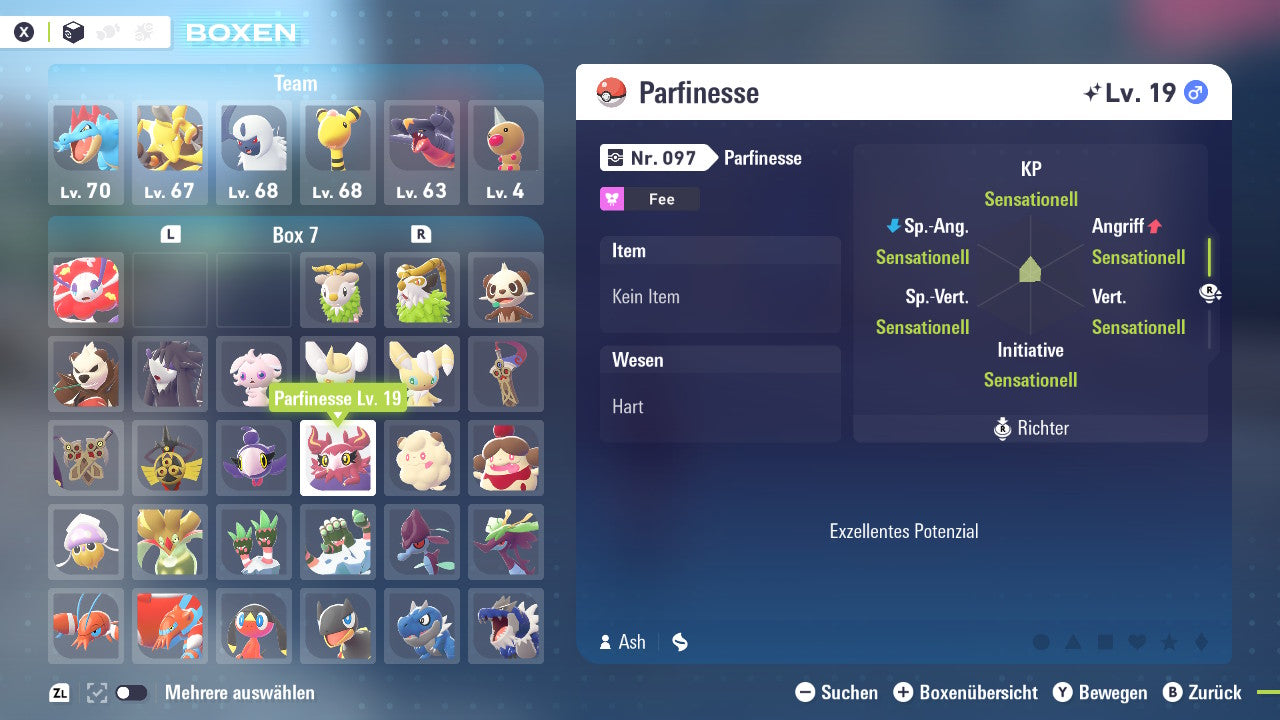1280x720 pixels.
Task: Select the Parfinesse thumbnail in Box 7
Action: [337, 458]
